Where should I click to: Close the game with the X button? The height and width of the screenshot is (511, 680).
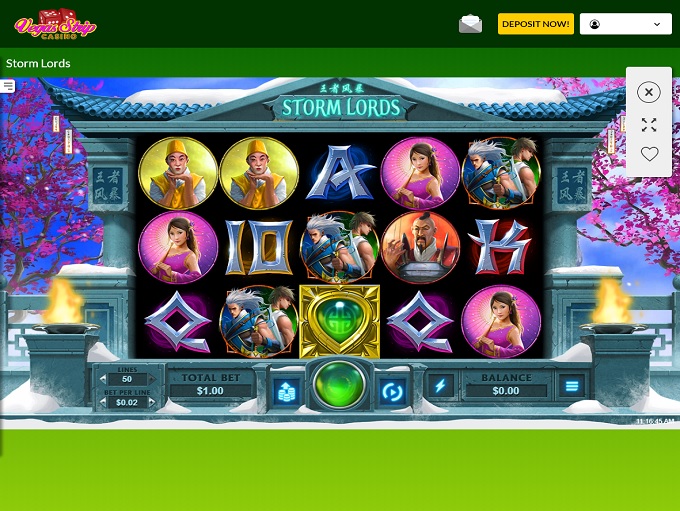(x=649, y=92)
